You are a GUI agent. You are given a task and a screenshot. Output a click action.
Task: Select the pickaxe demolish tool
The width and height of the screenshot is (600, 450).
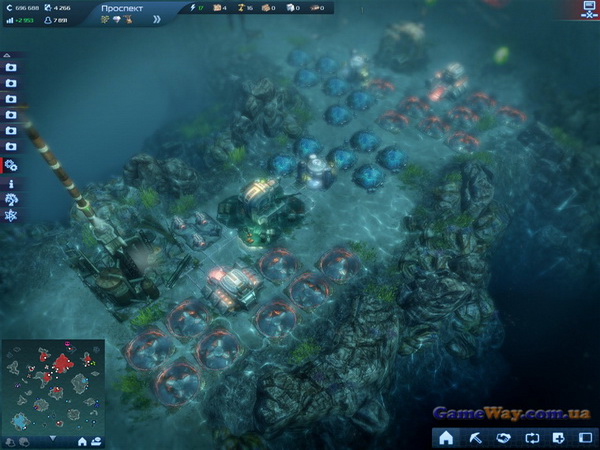pyautogui.click(x=474, y=437)
